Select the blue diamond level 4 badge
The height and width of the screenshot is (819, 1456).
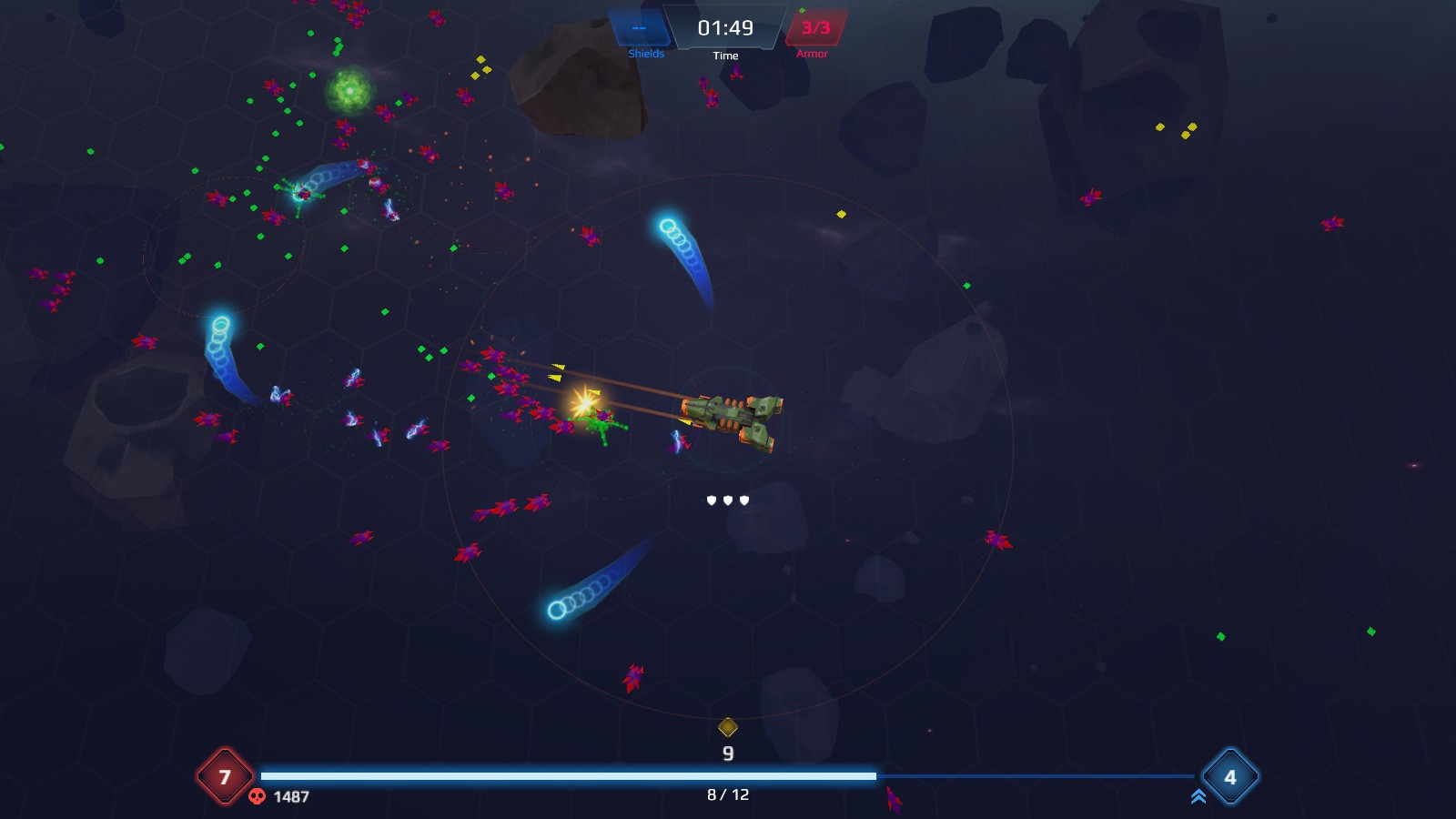[1230, 777]
